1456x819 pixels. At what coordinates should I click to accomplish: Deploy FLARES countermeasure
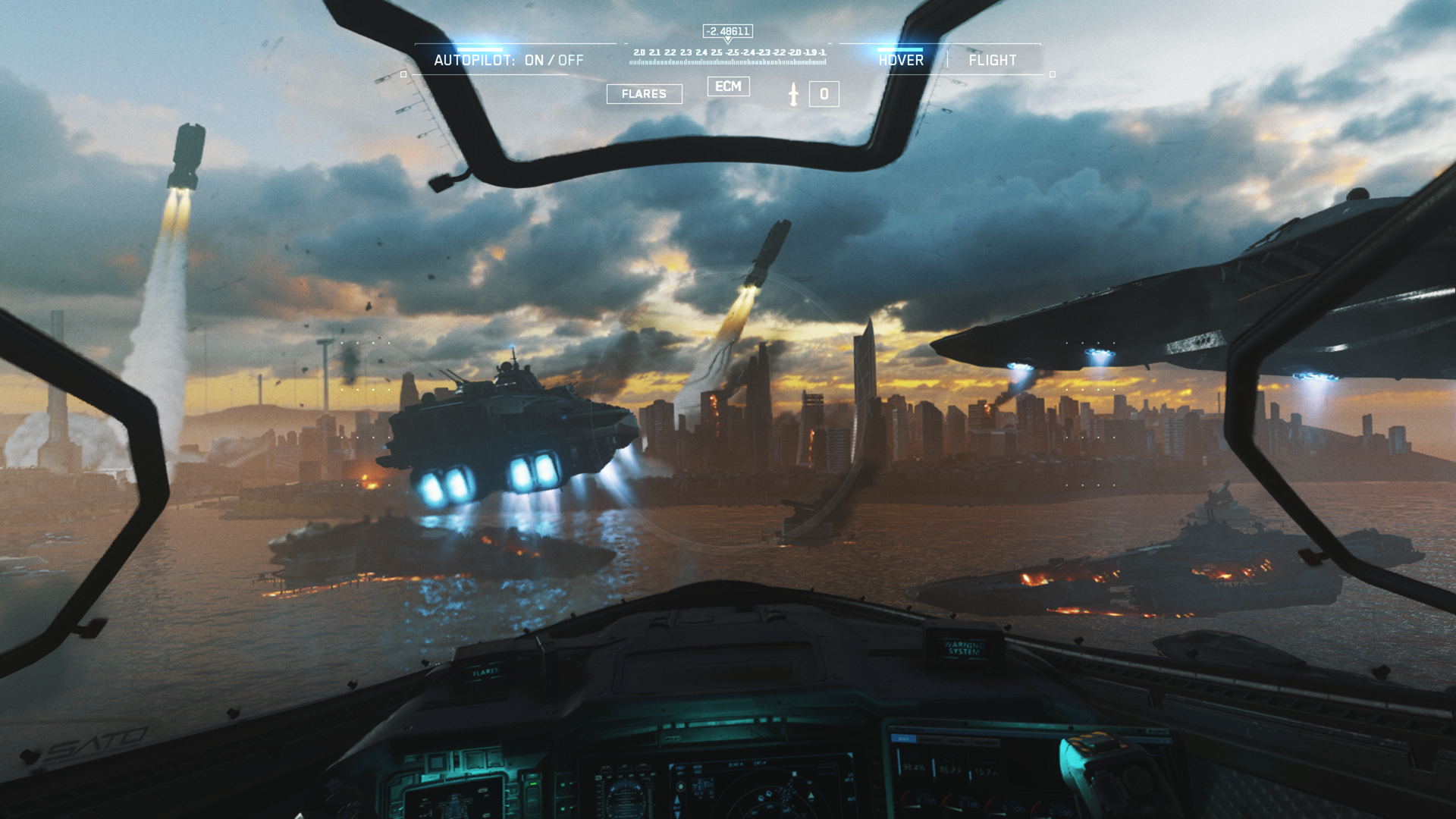coord(644,94)
